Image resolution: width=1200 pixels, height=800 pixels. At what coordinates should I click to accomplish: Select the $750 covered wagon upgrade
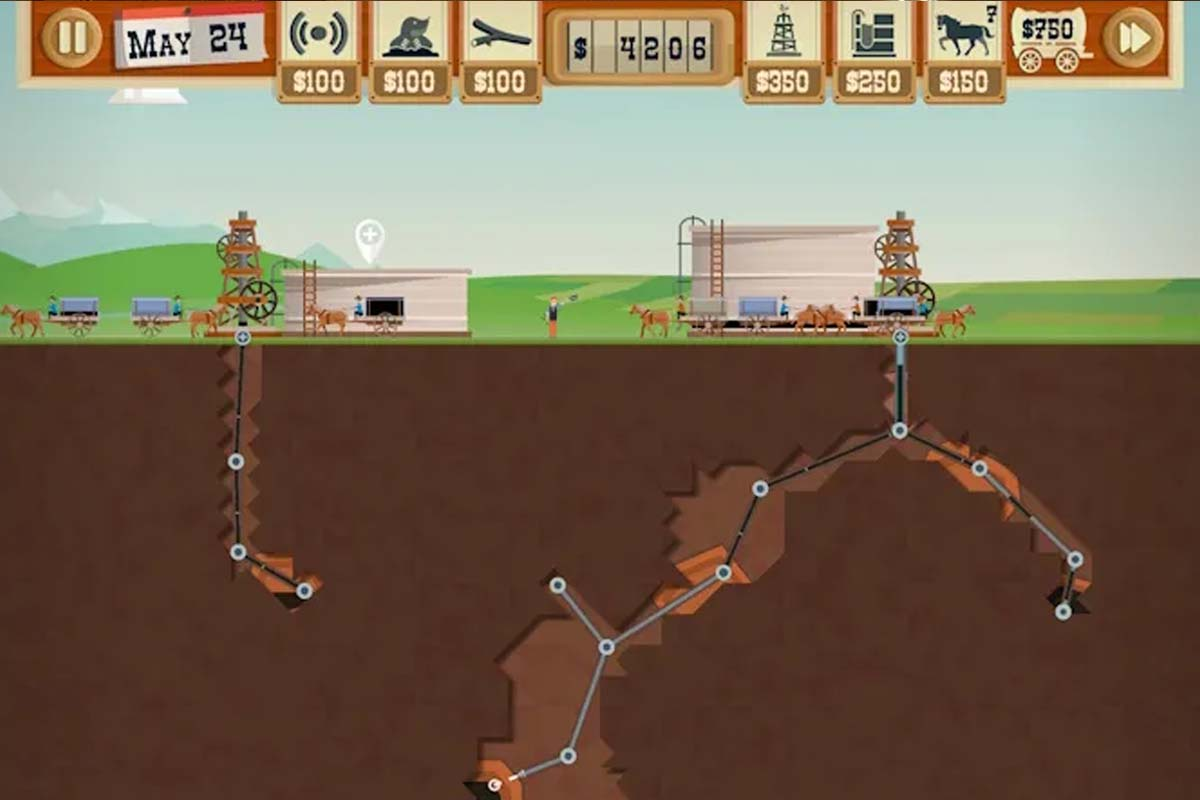click(x=1049, y=40)
